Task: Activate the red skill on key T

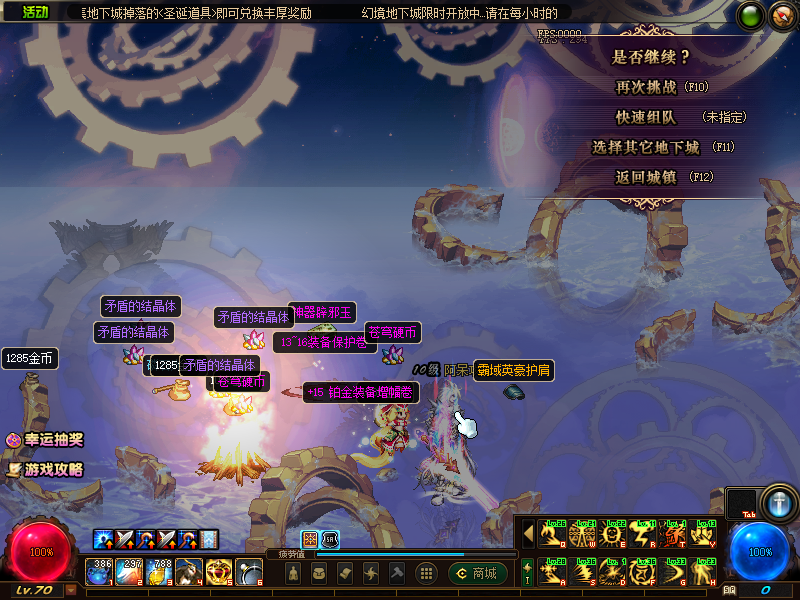Action: tap(673, 536)
